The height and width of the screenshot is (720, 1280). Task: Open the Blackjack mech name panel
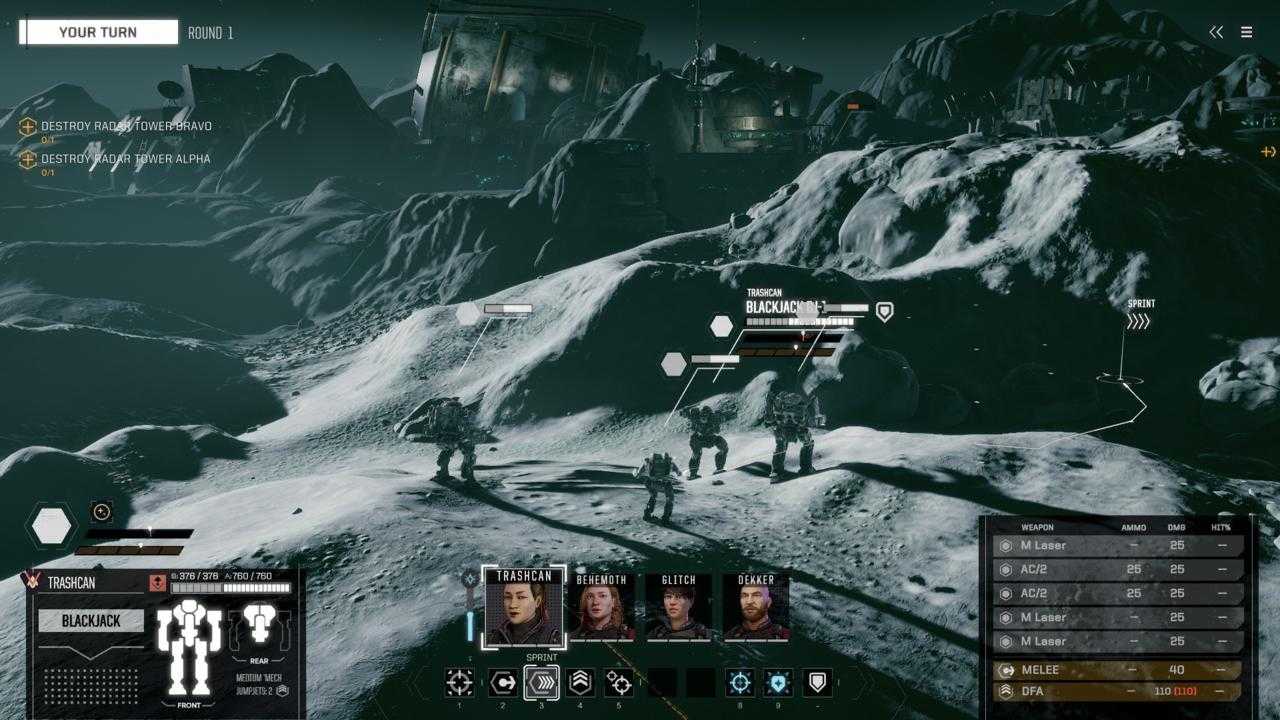[91, 621]
